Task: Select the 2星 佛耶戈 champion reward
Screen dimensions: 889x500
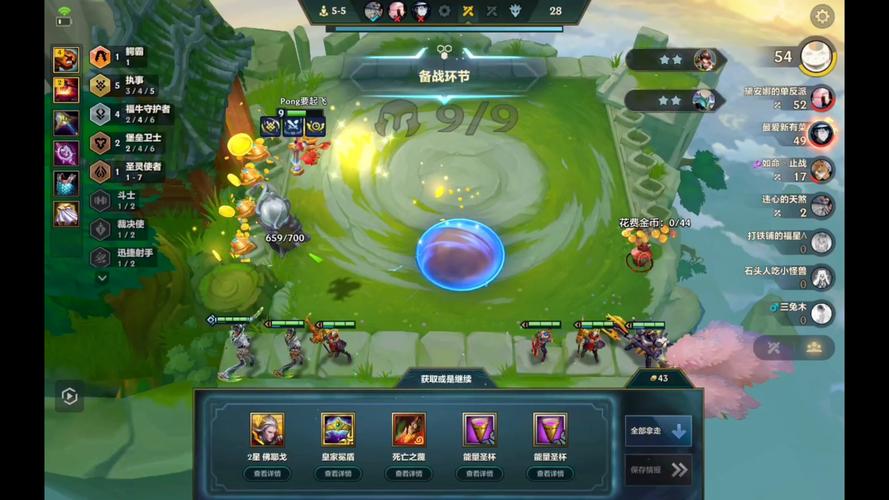Action: [267, 430]
